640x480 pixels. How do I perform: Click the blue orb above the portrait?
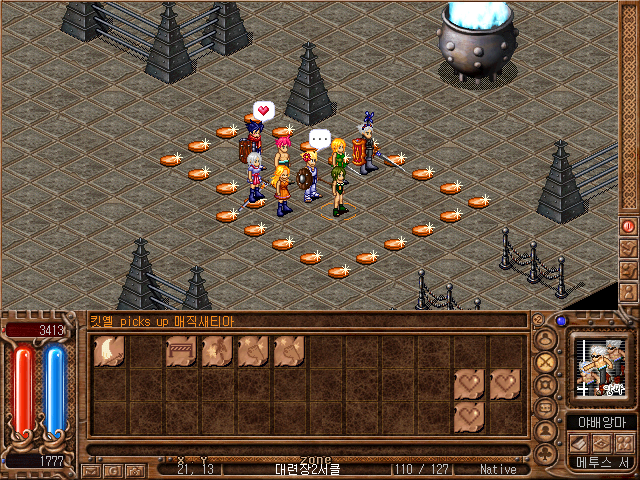561,321
